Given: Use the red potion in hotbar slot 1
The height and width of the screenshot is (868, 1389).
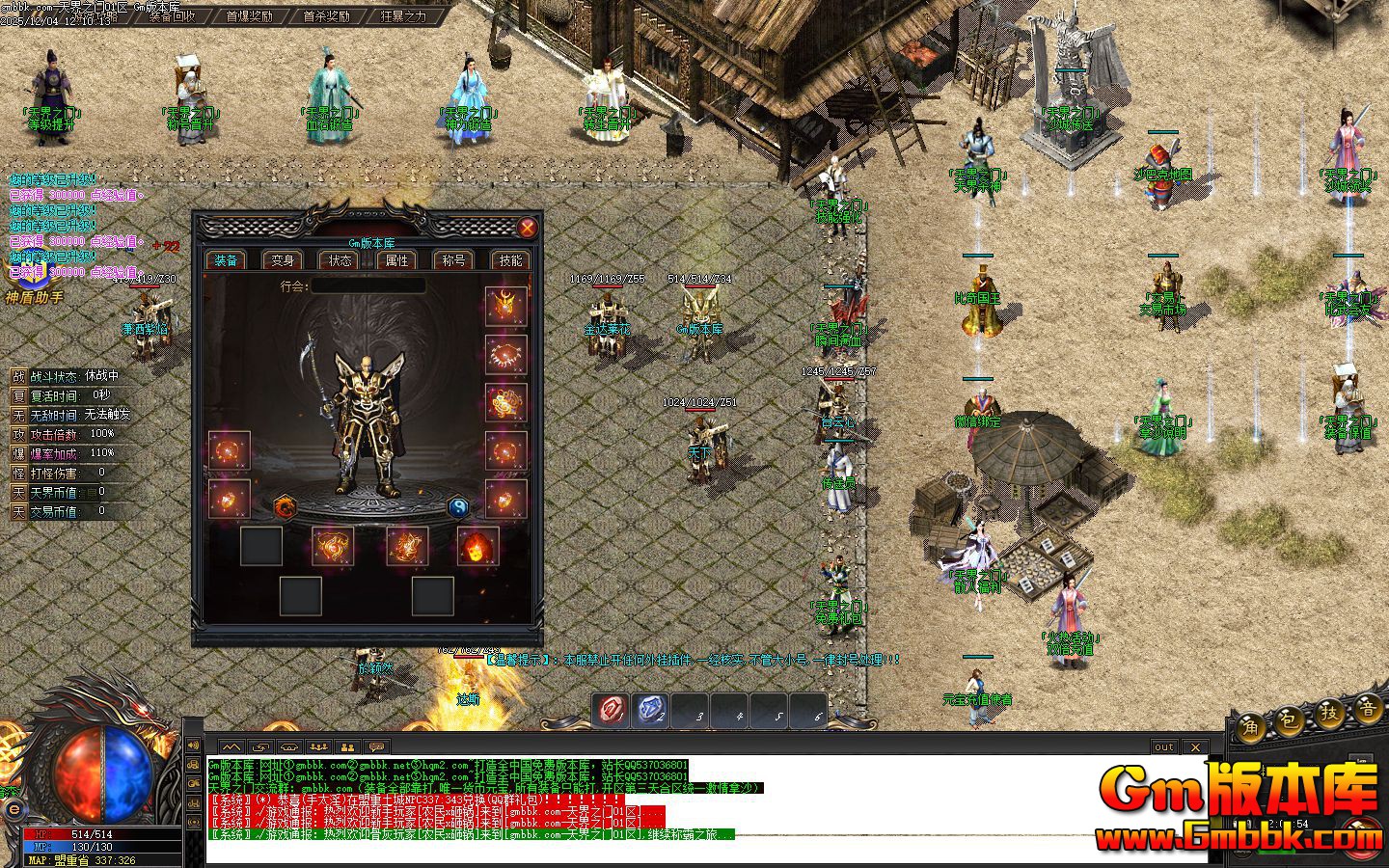Looking at the screenshot, I should click(x=611, y=711).
